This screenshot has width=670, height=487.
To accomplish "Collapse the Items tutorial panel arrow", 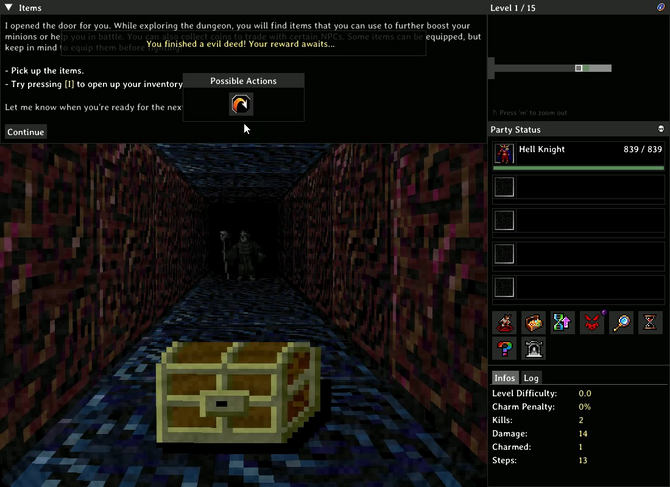I will tap(8, 7).
